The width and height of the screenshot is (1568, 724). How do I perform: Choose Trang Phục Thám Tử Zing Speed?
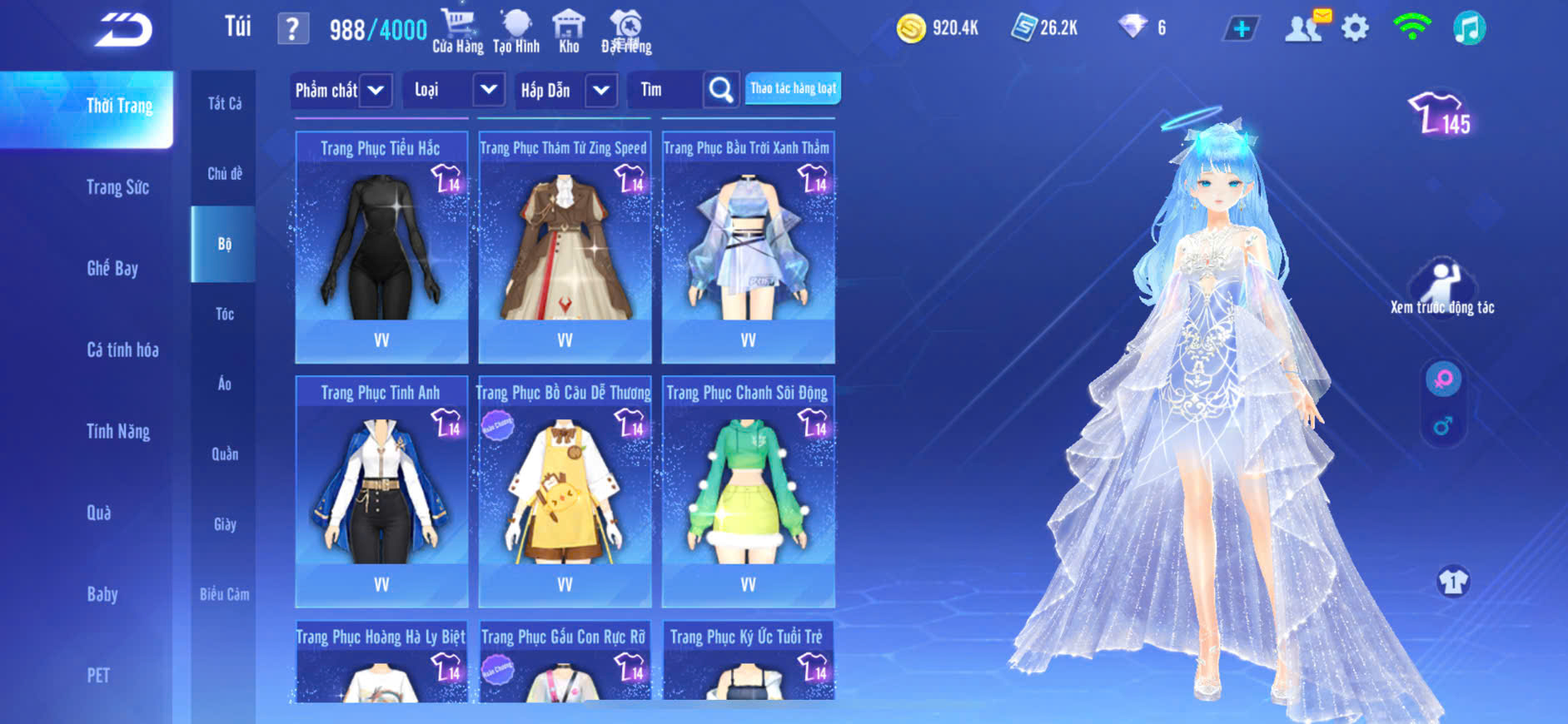pos(565,247)
